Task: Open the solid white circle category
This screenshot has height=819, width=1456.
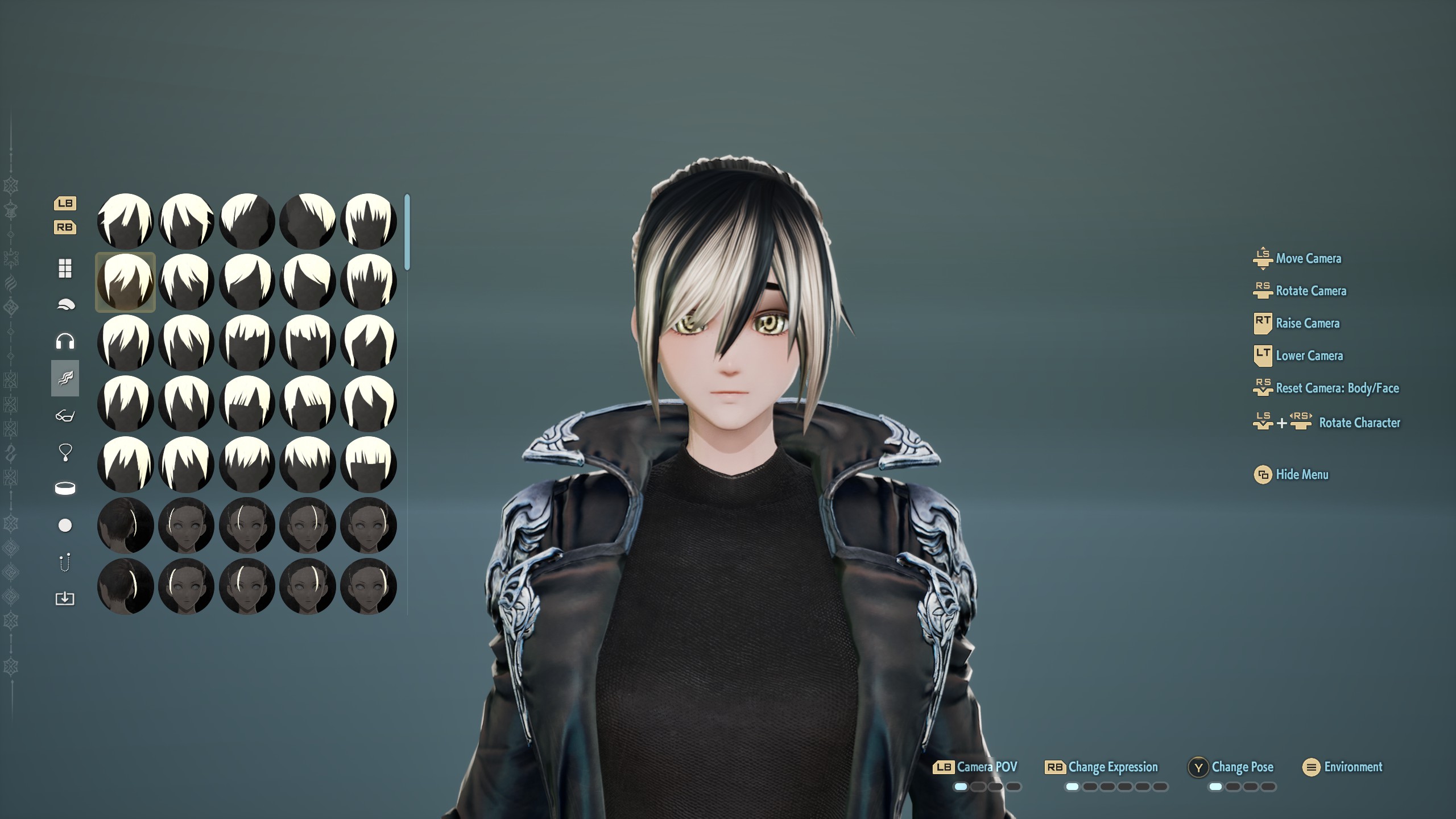Action: [x=65, y=526]
